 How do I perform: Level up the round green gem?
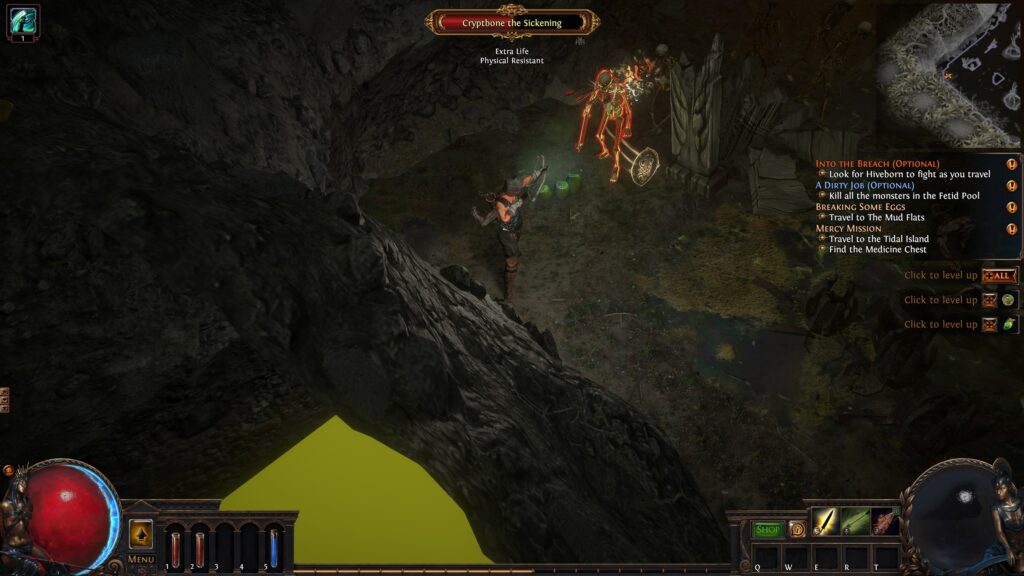pos(1008,300)
